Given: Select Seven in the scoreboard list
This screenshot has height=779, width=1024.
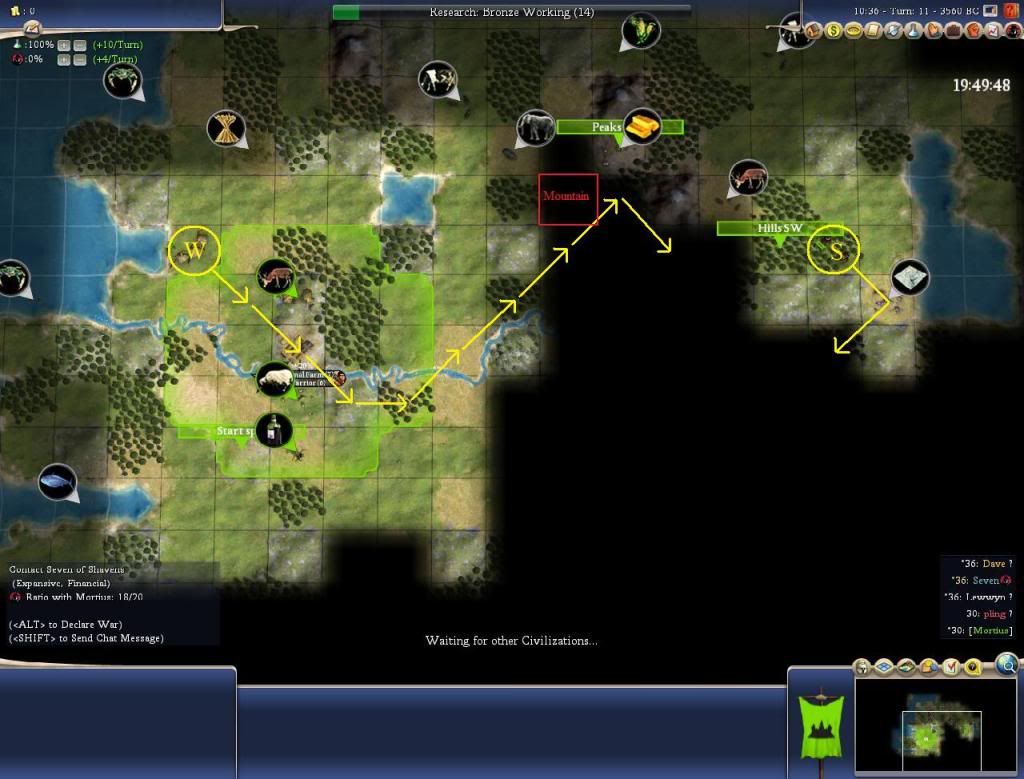Looking at the screenshot, I should [986, 581].
